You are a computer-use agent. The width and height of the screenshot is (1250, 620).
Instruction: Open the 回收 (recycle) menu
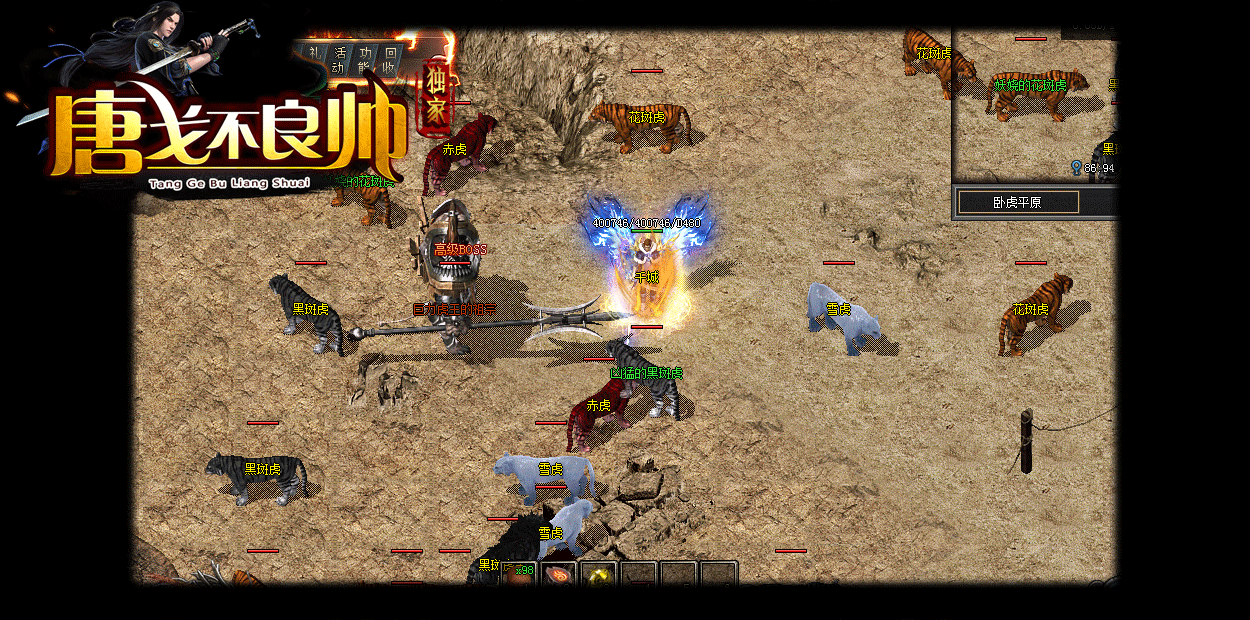[391, 59]
